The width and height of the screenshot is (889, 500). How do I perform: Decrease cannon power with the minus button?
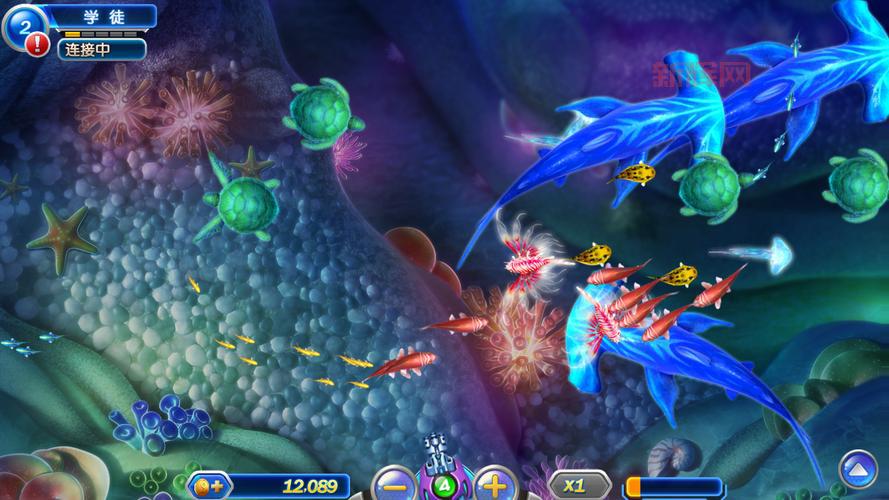point(394,487)
